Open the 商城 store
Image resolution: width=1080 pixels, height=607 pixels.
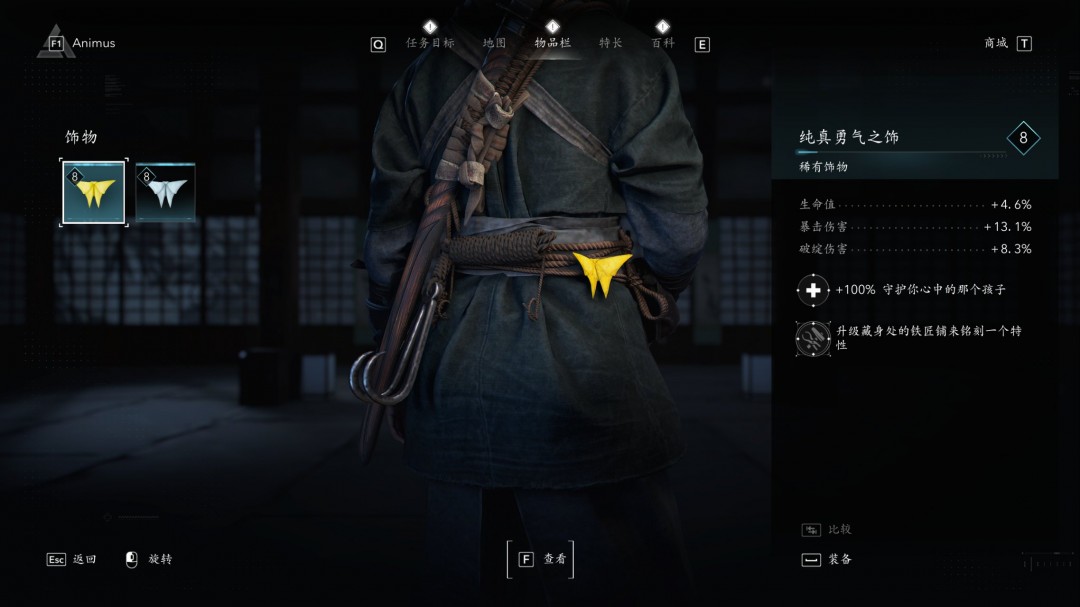tap(1006, 43)
